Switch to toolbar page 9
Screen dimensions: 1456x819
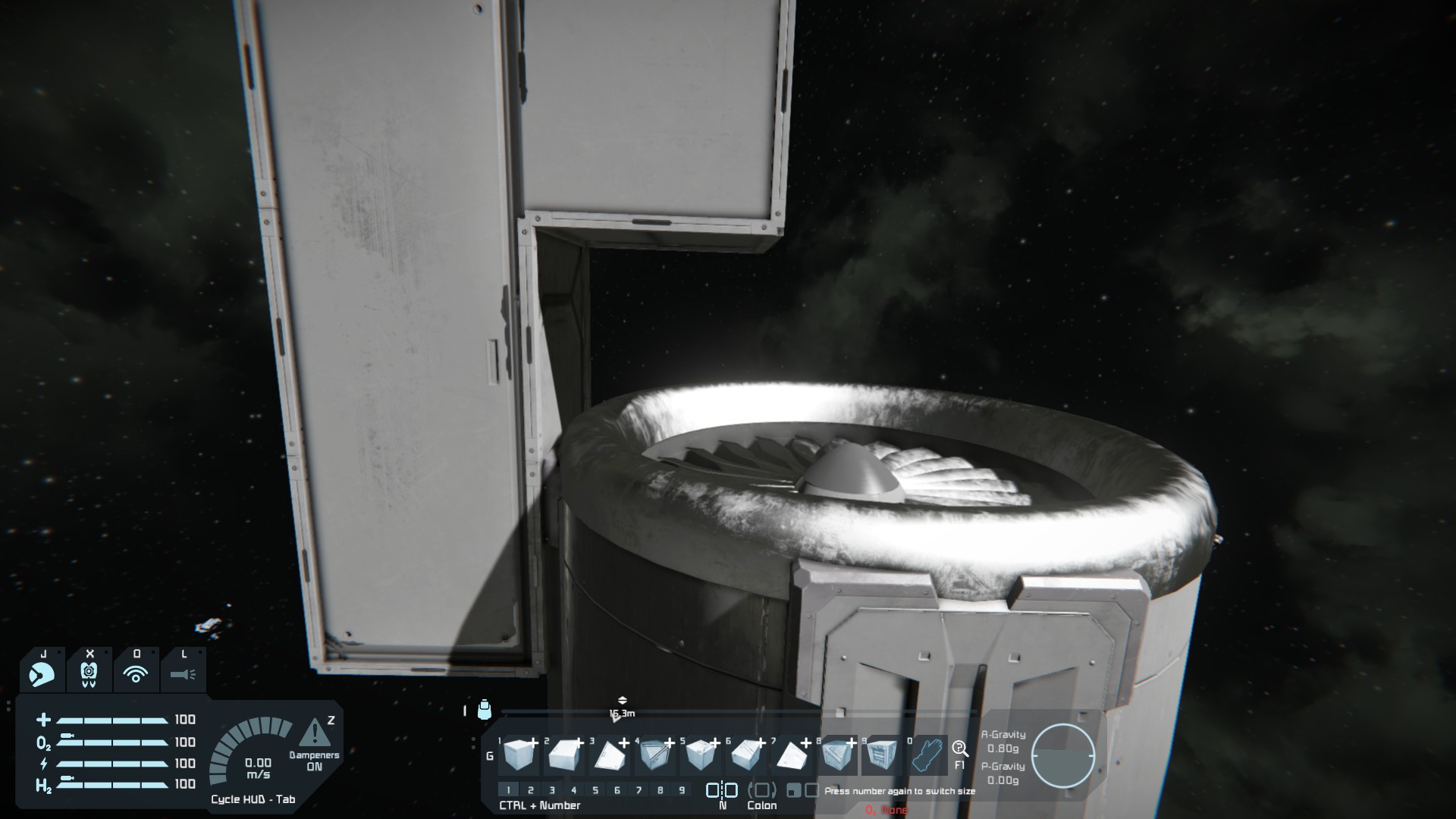(x=682, y=790)
